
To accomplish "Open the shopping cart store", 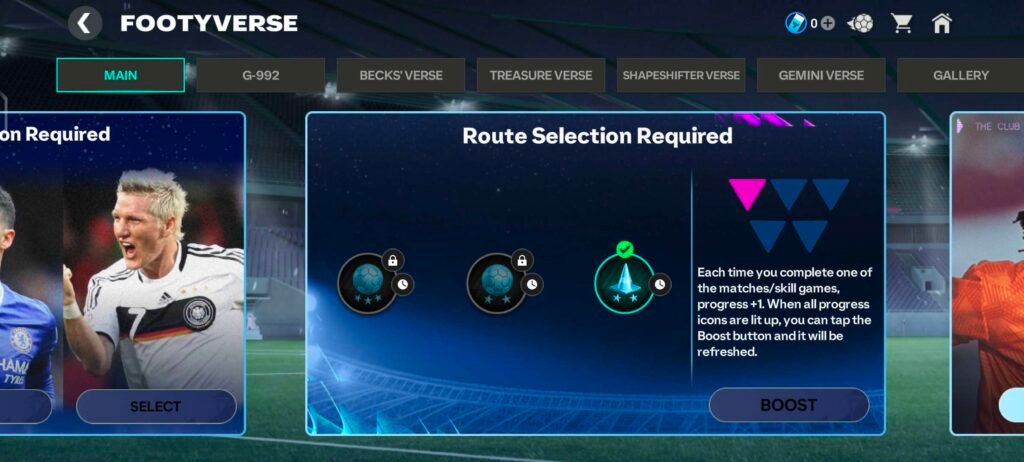I will coord(902,23).
